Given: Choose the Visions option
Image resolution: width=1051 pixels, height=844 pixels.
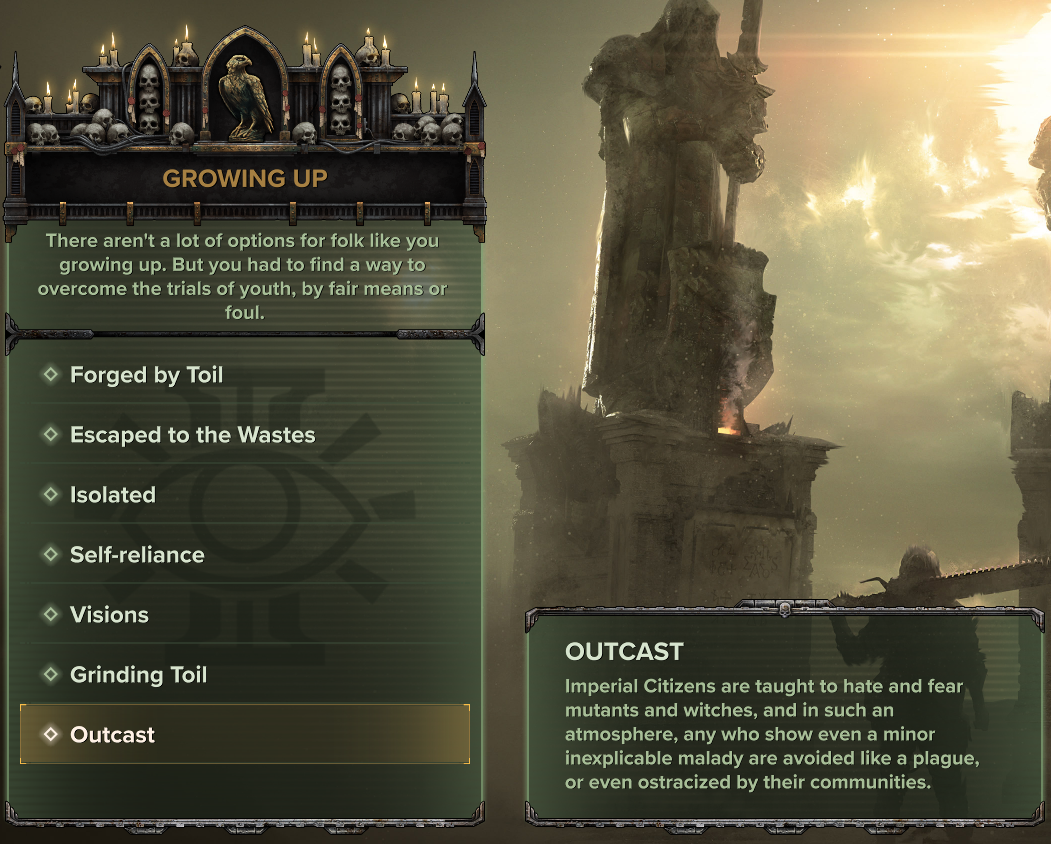Looking at the screenshot, I should [109, 615].
